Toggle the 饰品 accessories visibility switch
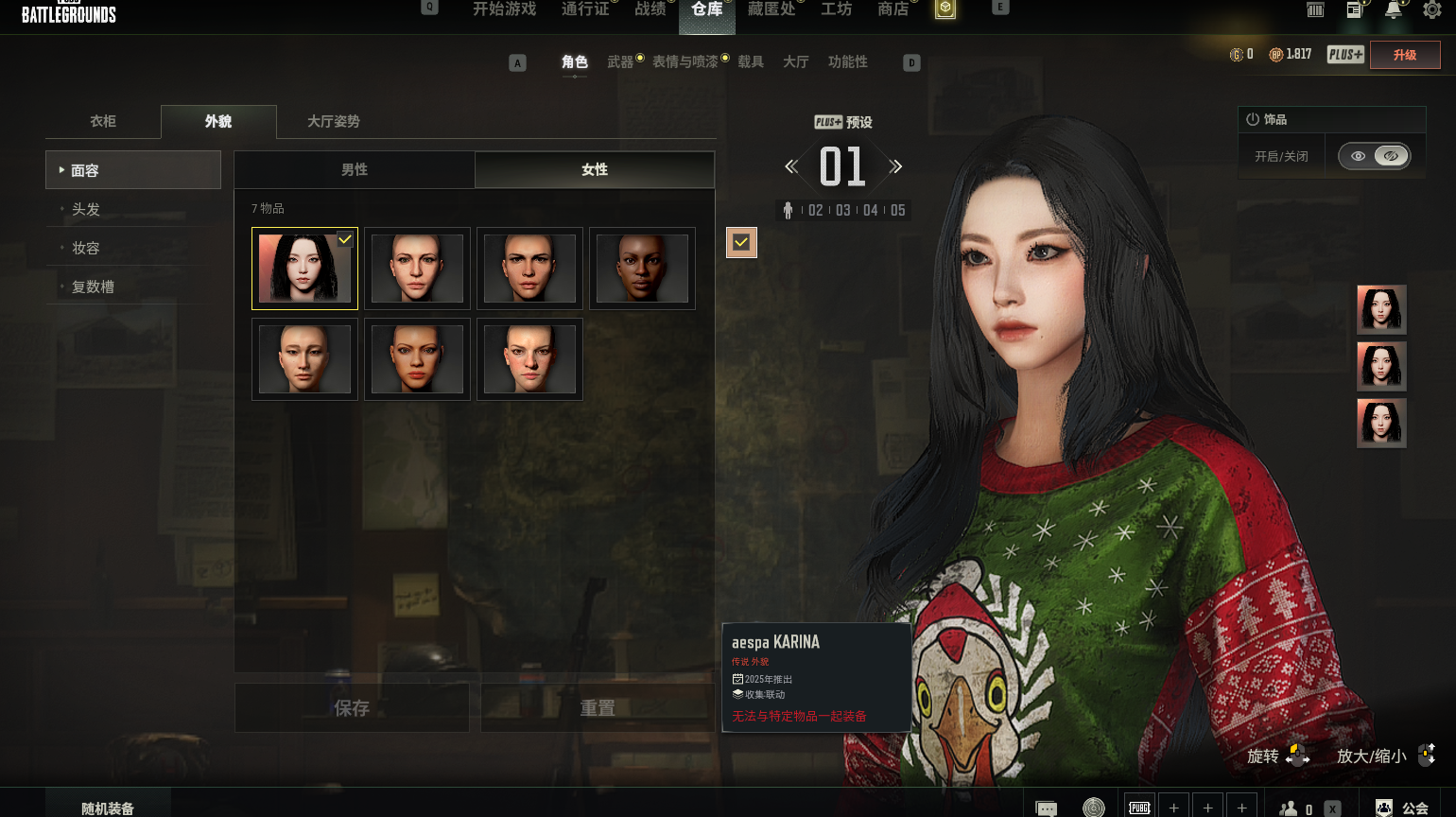This screenshot has width=1456, height=817. tap(1375, 156)
